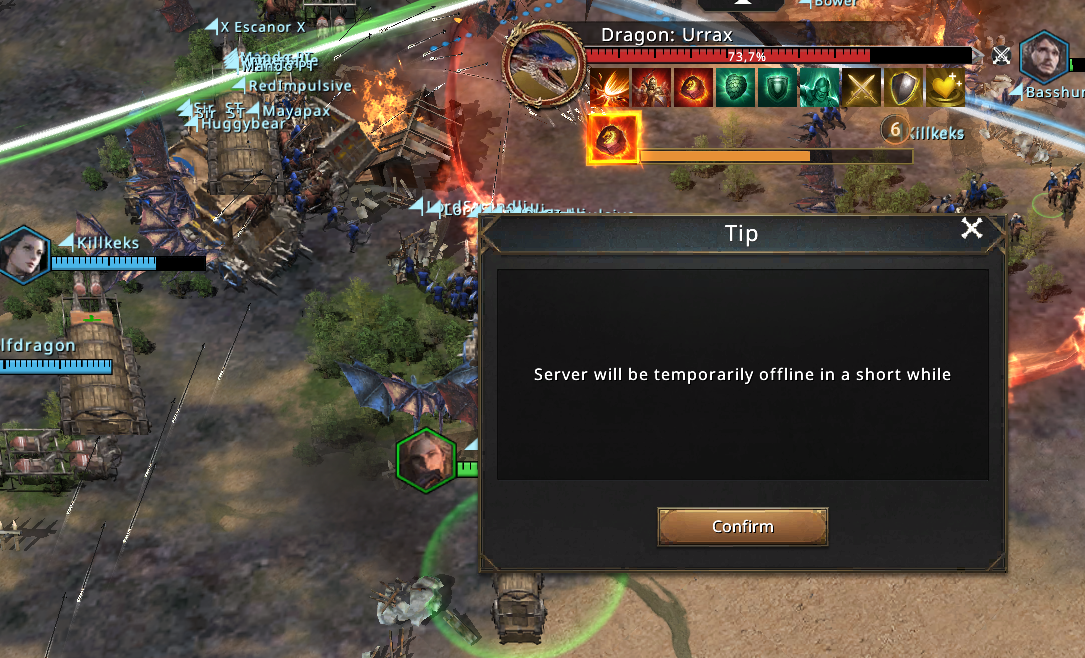
Task: Select the Dragon: Urrax portrait
Action: [544, 65]
